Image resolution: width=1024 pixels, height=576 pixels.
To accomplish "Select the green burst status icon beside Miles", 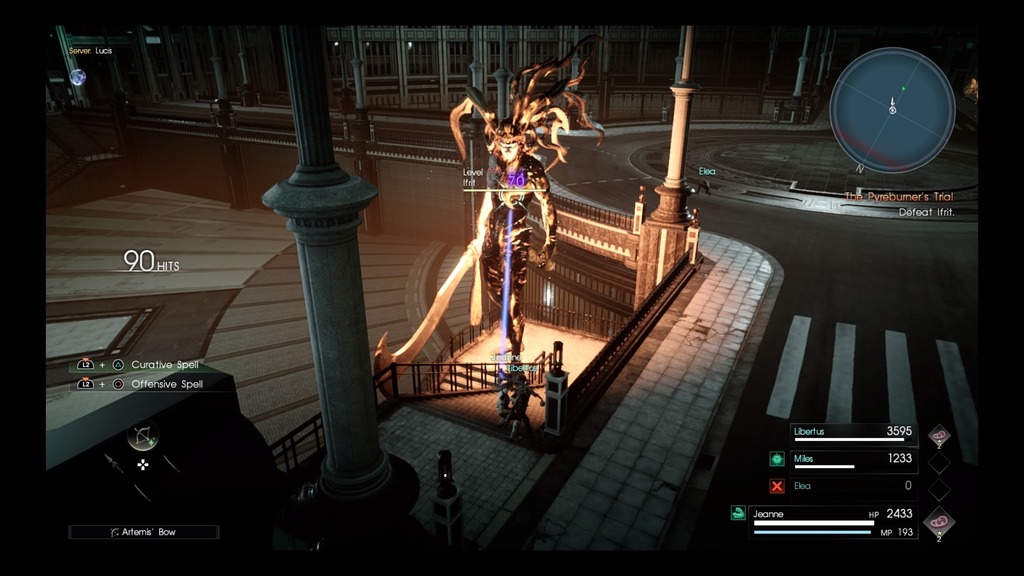I will pyautogui.click(x=777, y=459).
